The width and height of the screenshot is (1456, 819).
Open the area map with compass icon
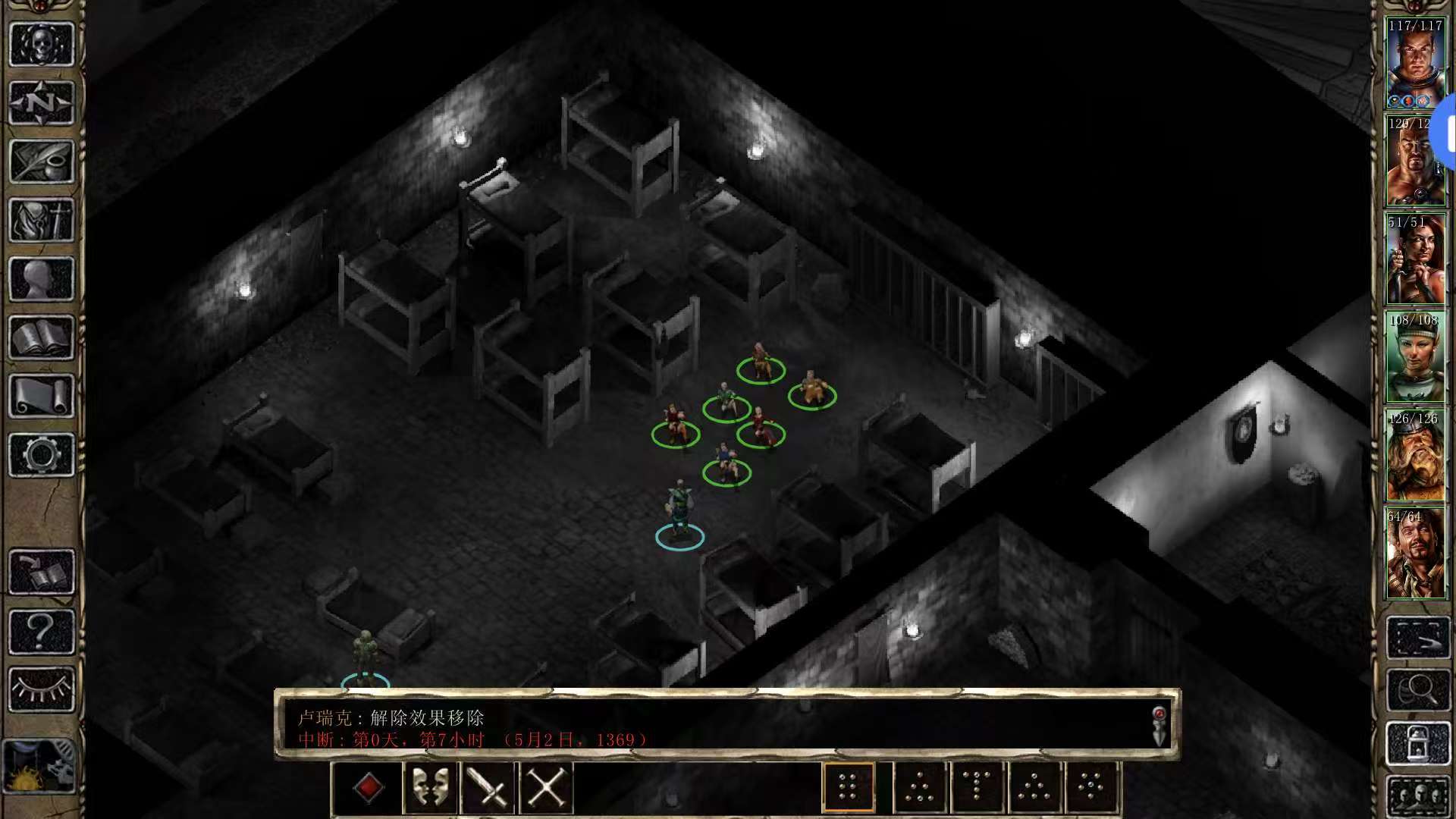pos(42,102)
